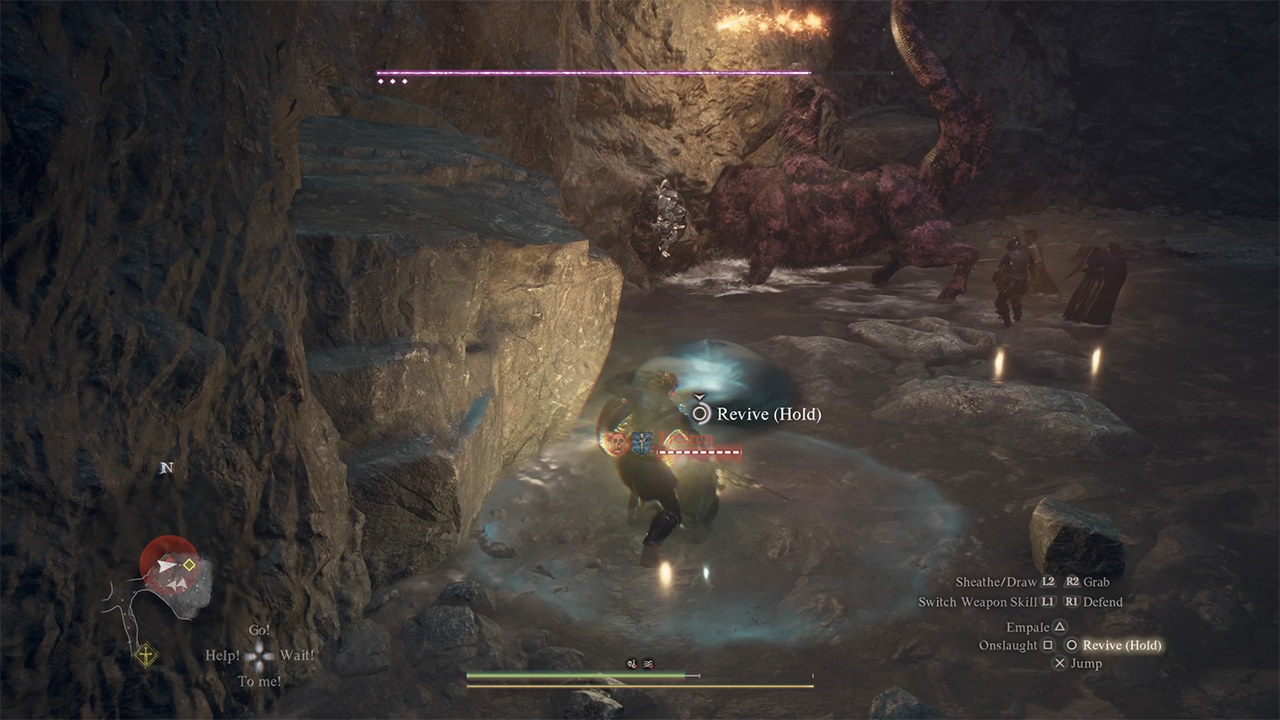Choose the To me! pawn command
Screen dimensions: 1280x720
259,682
